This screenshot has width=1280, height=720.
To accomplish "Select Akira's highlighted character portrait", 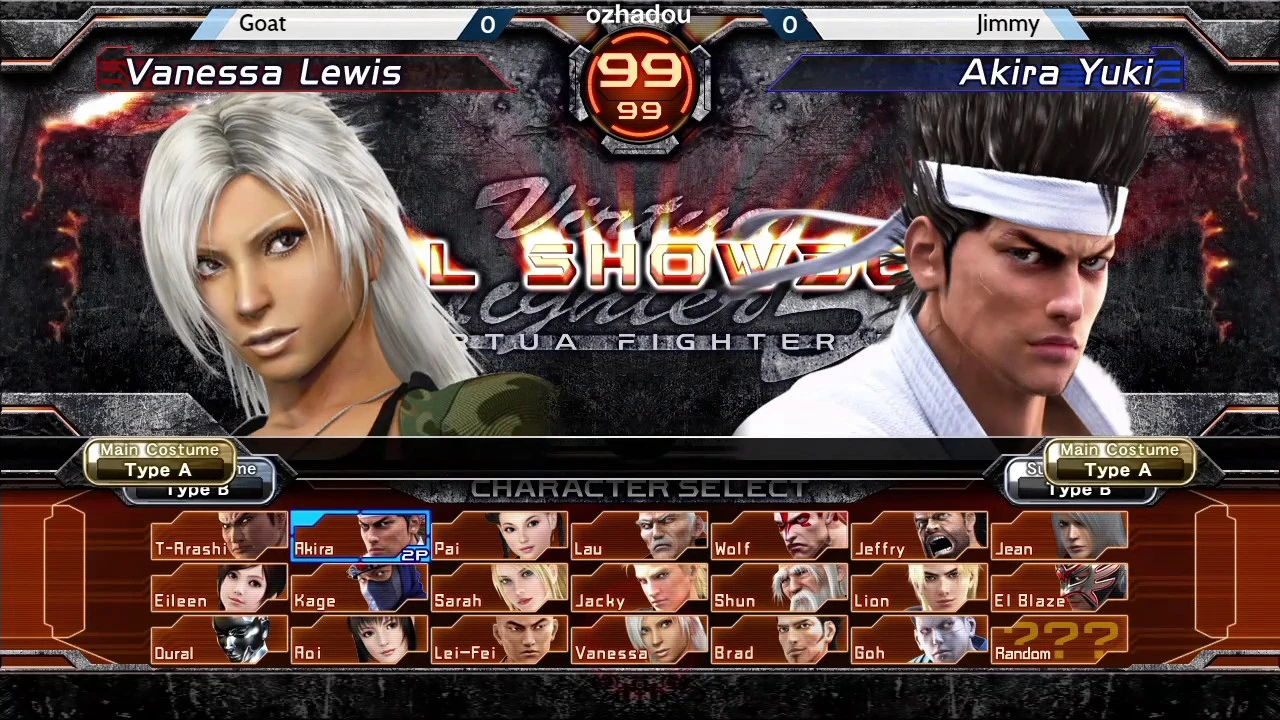I will [x=360, y=540].
